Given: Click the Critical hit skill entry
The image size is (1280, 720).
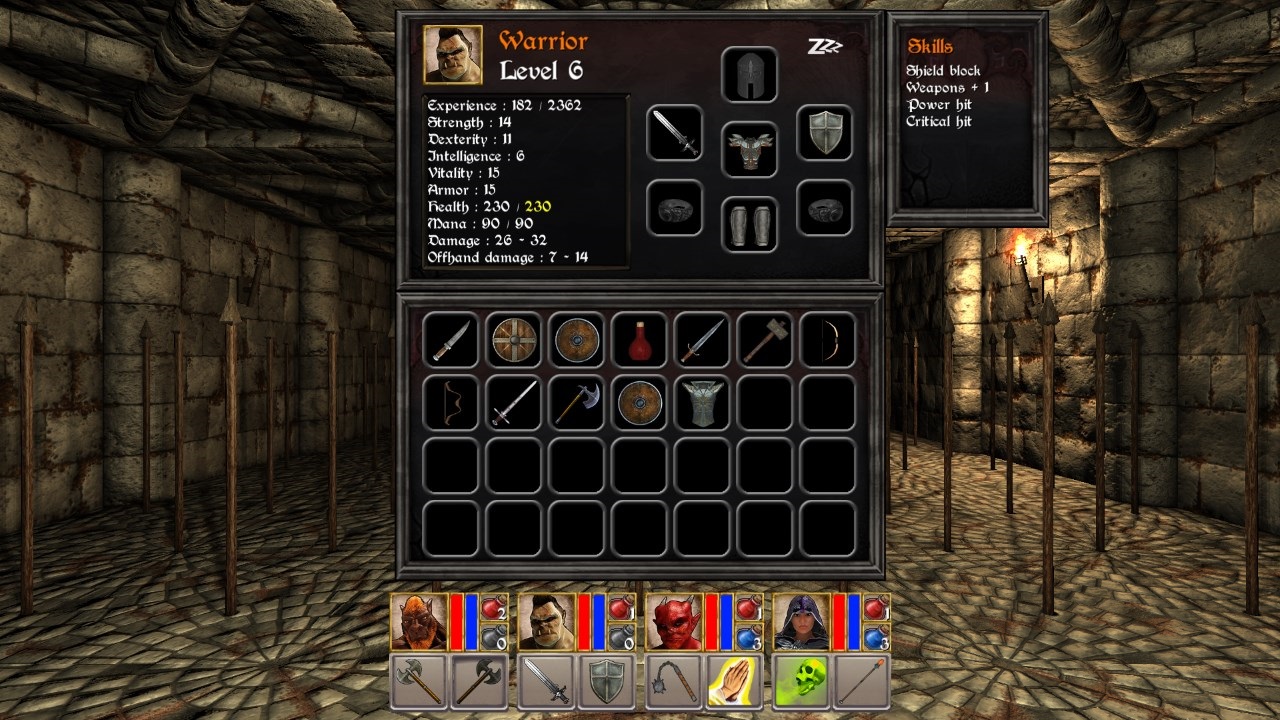Looking at the screenshot, I should point(941,122).
